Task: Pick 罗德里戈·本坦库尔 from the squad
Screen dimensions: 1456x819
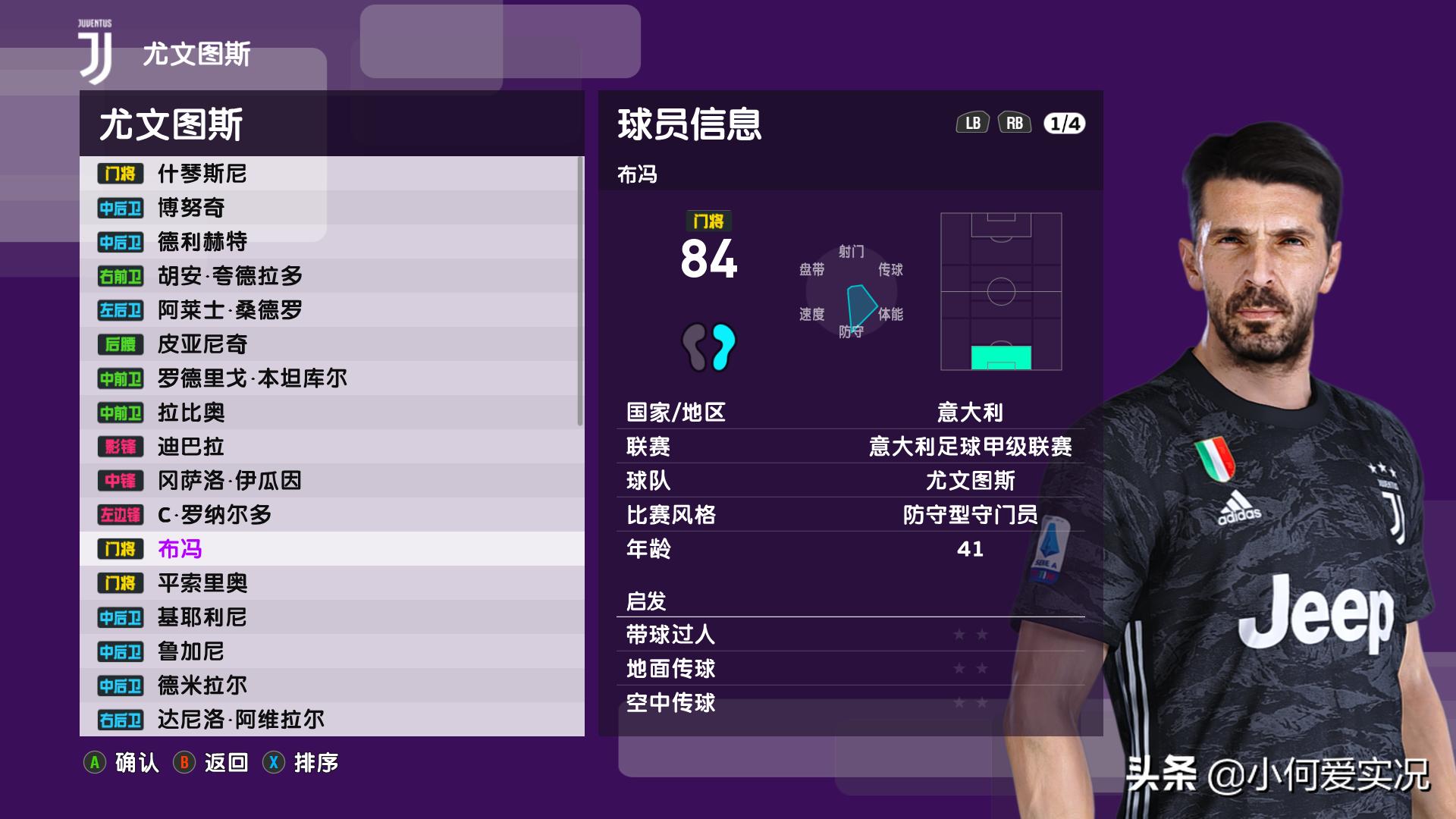Action: [331, 378]
